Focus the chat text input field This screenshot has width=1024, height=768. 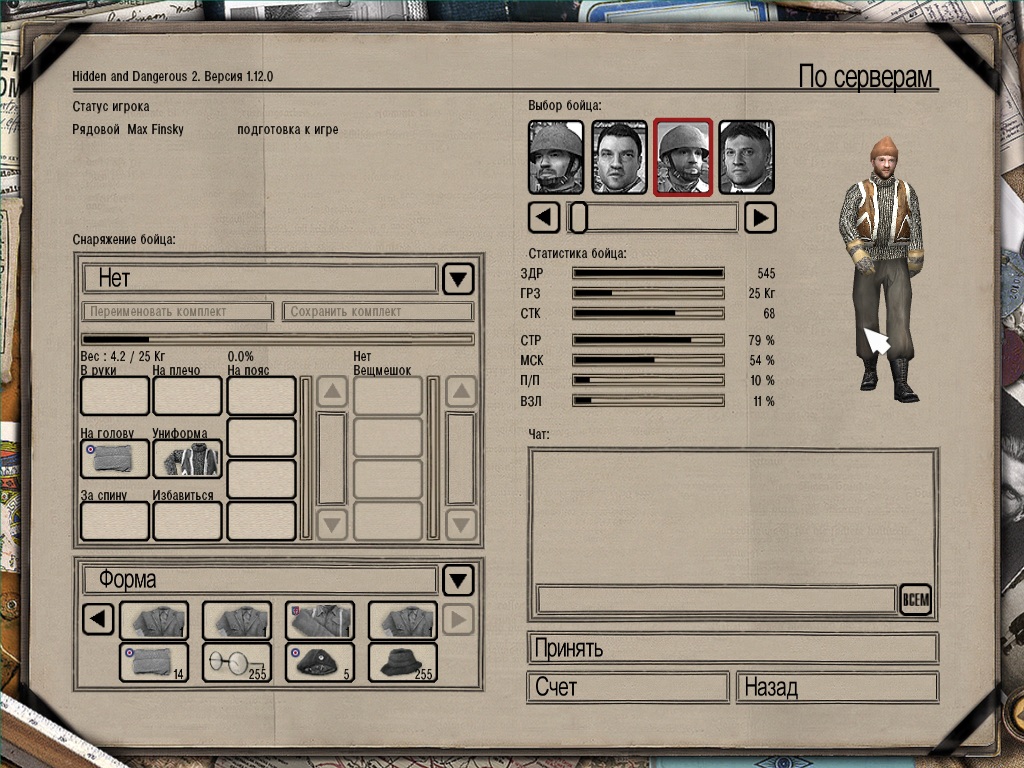pos(716,600)
